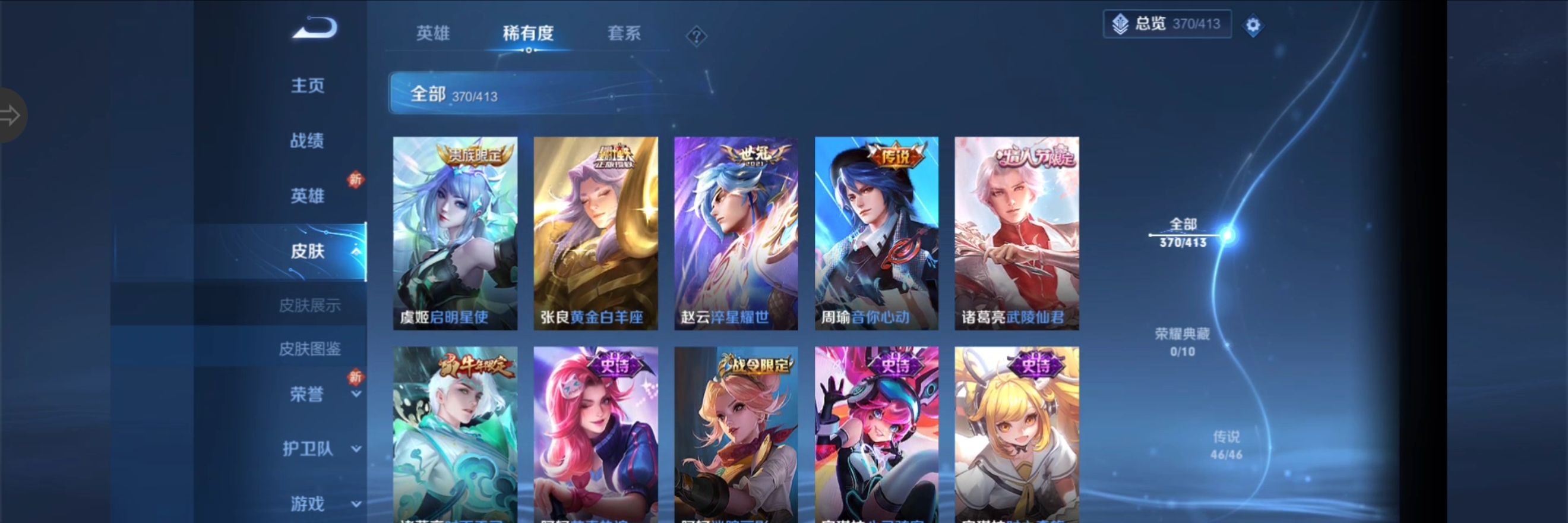View the 虞姬启明星使 skin card
The image size is (1568, 523).
pos(454,233)
